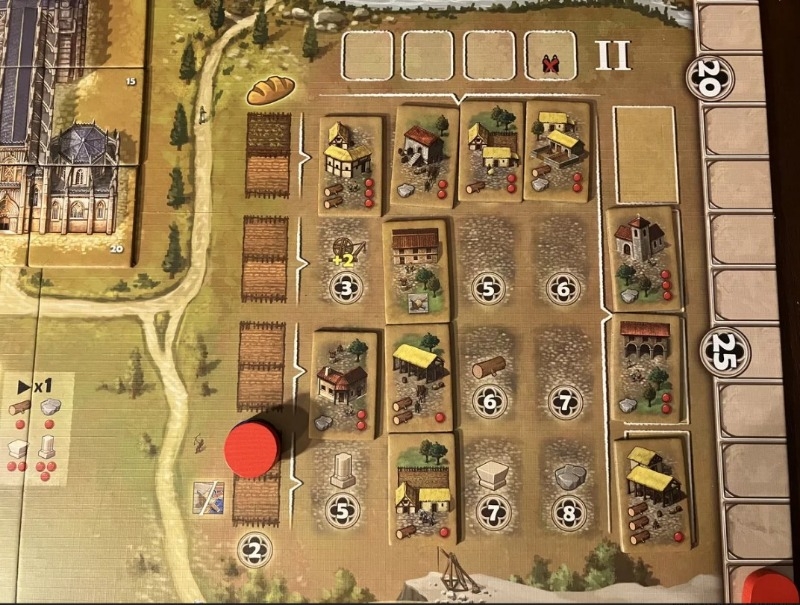The width and height of the screenshot is (800, 605).
Task: Select the slot with the red butterfly marker
Action: (549, 56)
